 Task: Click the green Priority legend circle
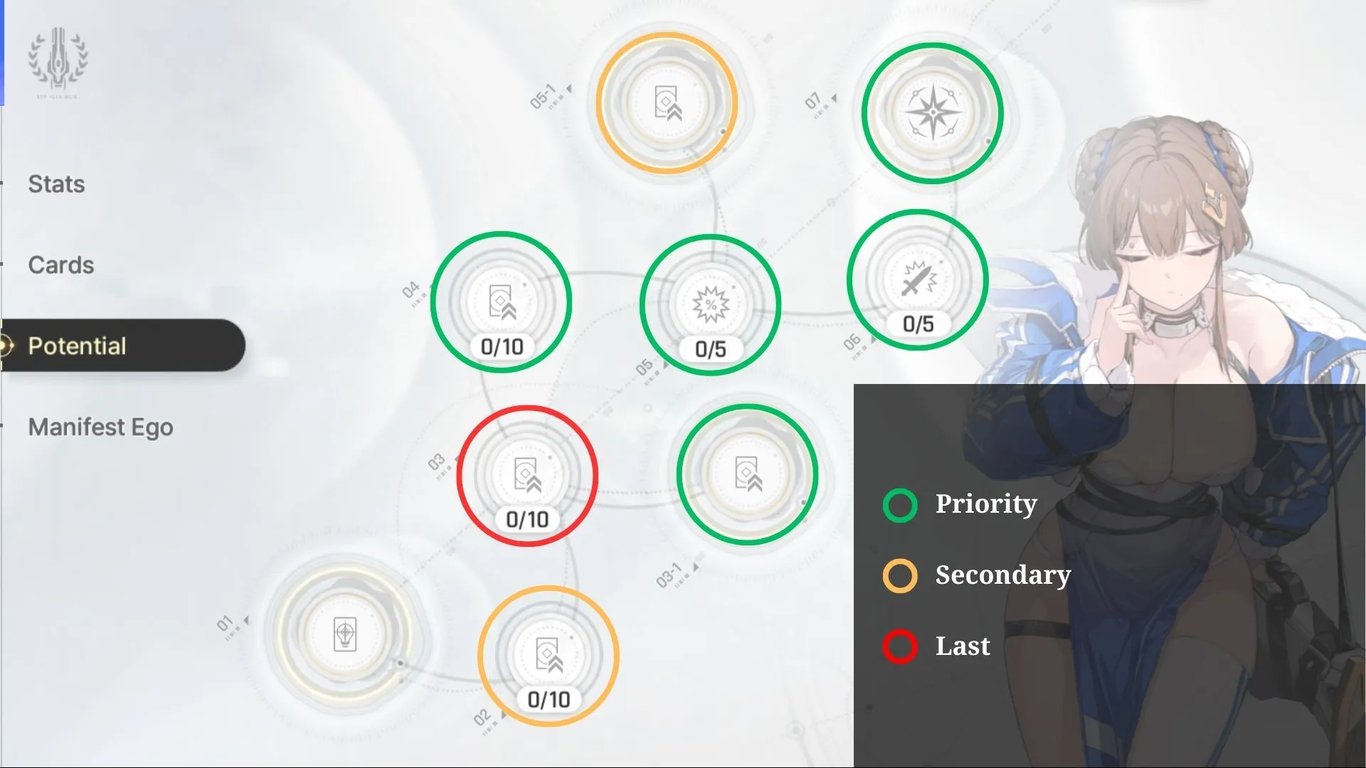(898, 504)
